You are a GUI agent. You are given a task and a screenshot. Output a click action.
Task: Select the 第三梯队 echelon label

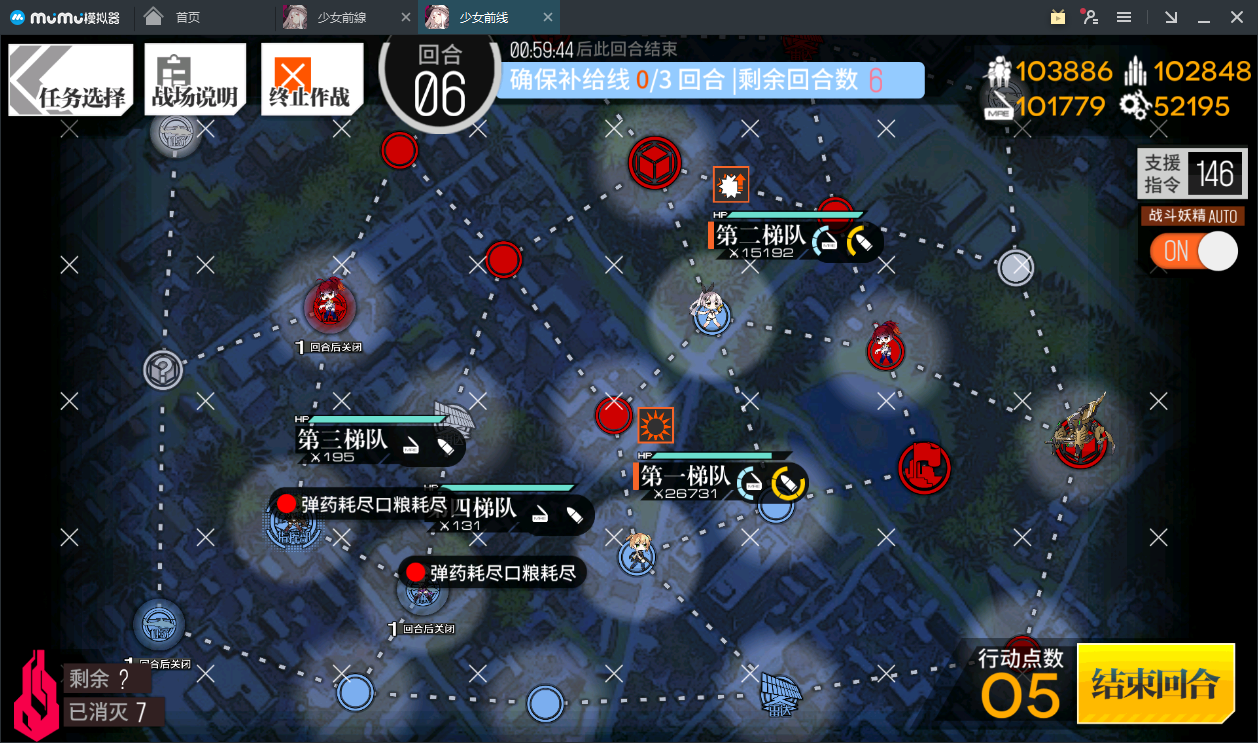pos(342,439)
